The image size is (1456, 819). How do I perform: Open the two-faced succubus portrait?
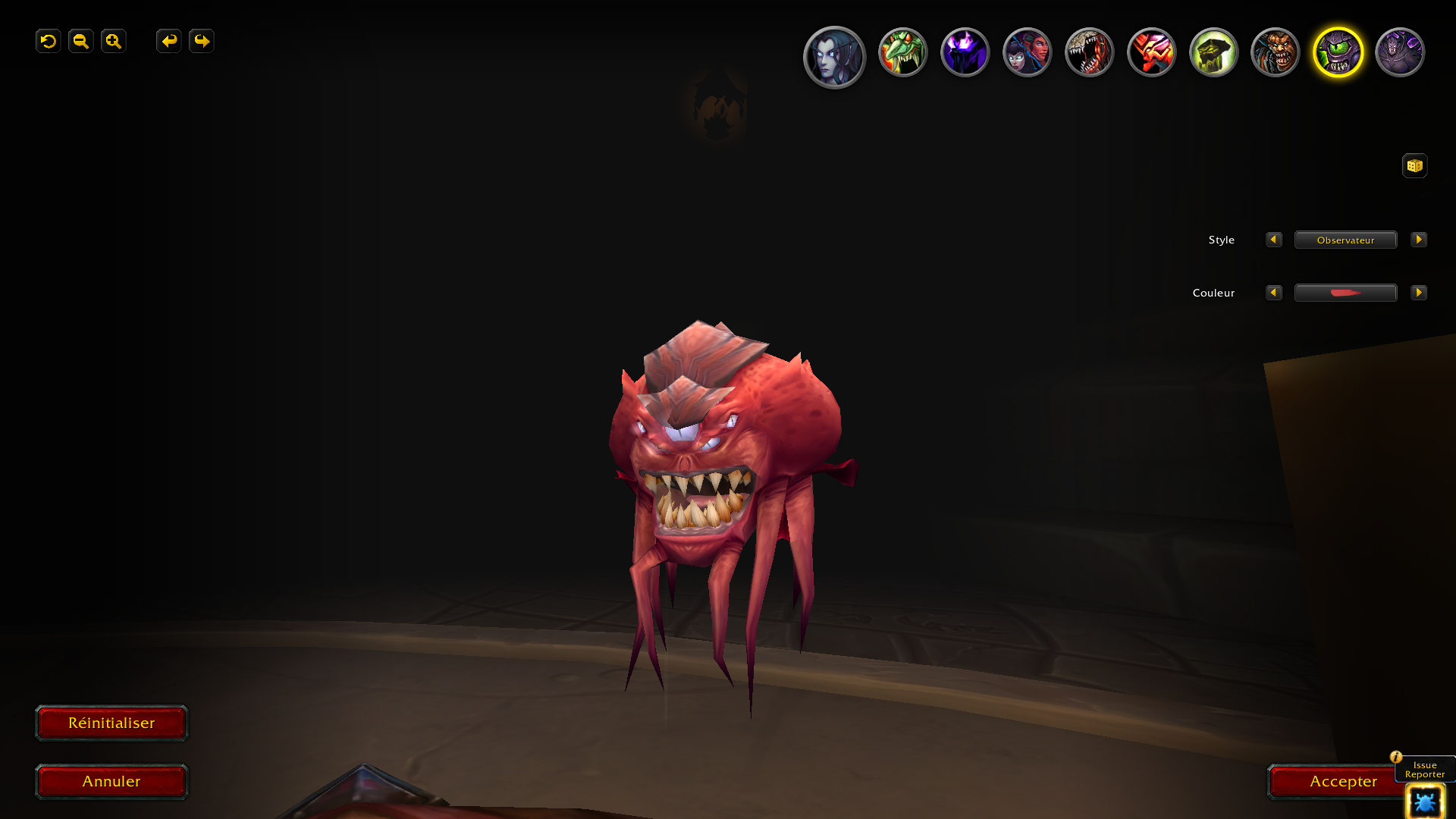point(1027,52)
